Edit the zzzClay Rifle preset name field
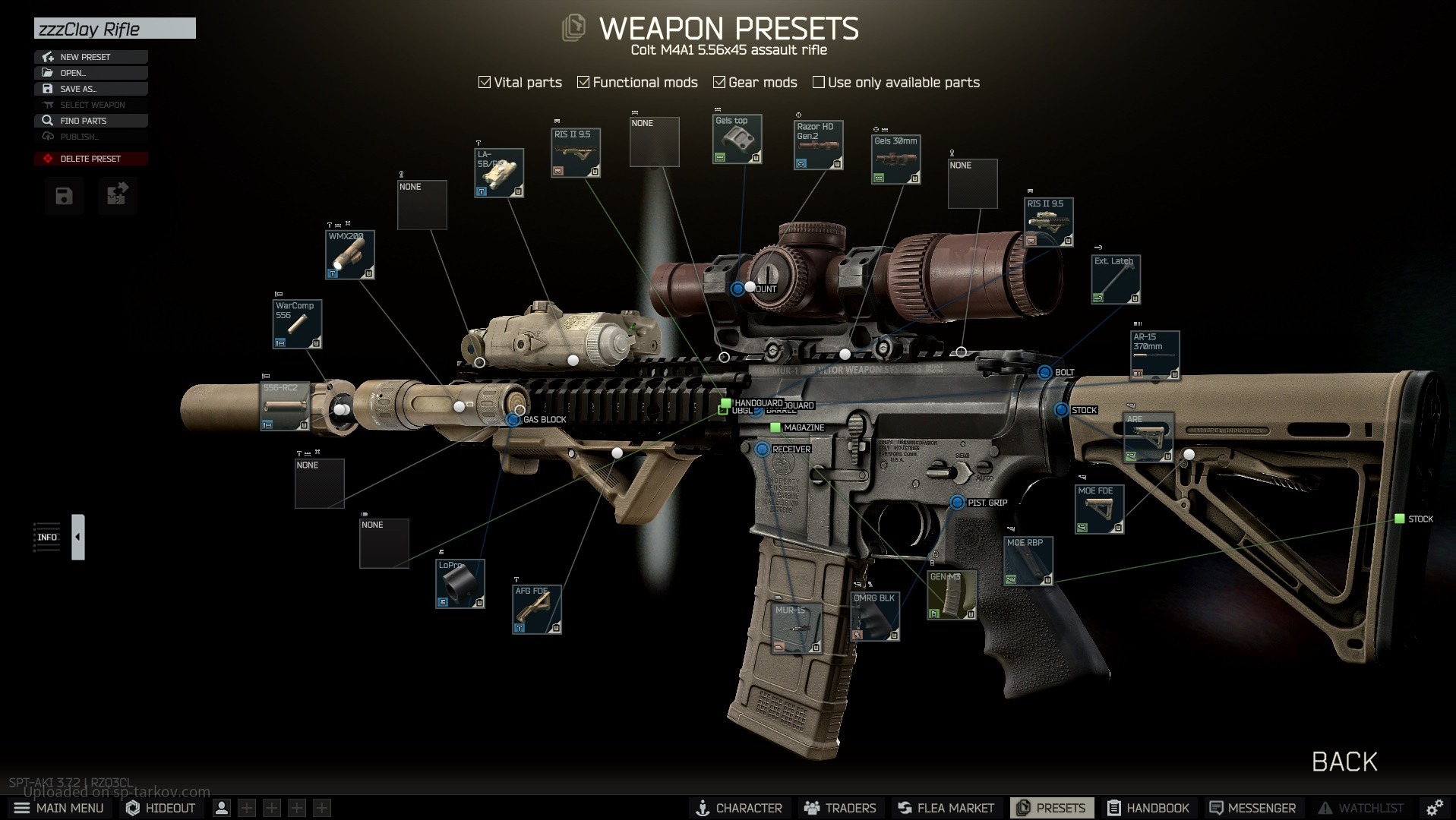The image size is (1456, 820). point(115,29)
